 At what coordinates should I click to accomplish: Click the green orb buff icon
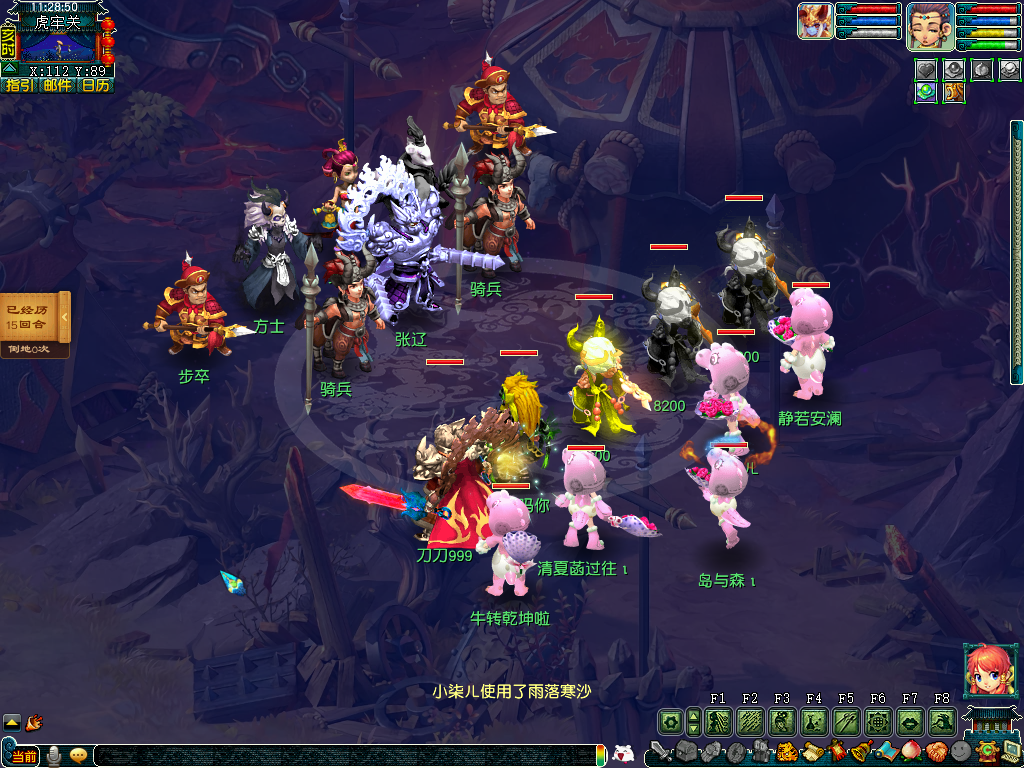tap(927, 92)
